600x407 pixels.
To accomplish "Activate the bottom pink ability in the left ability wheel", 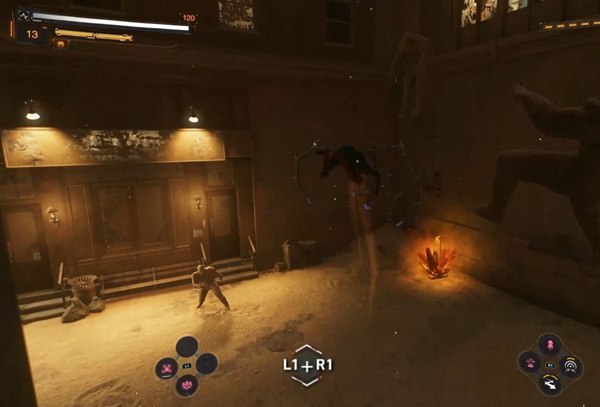I will [187, 385].
